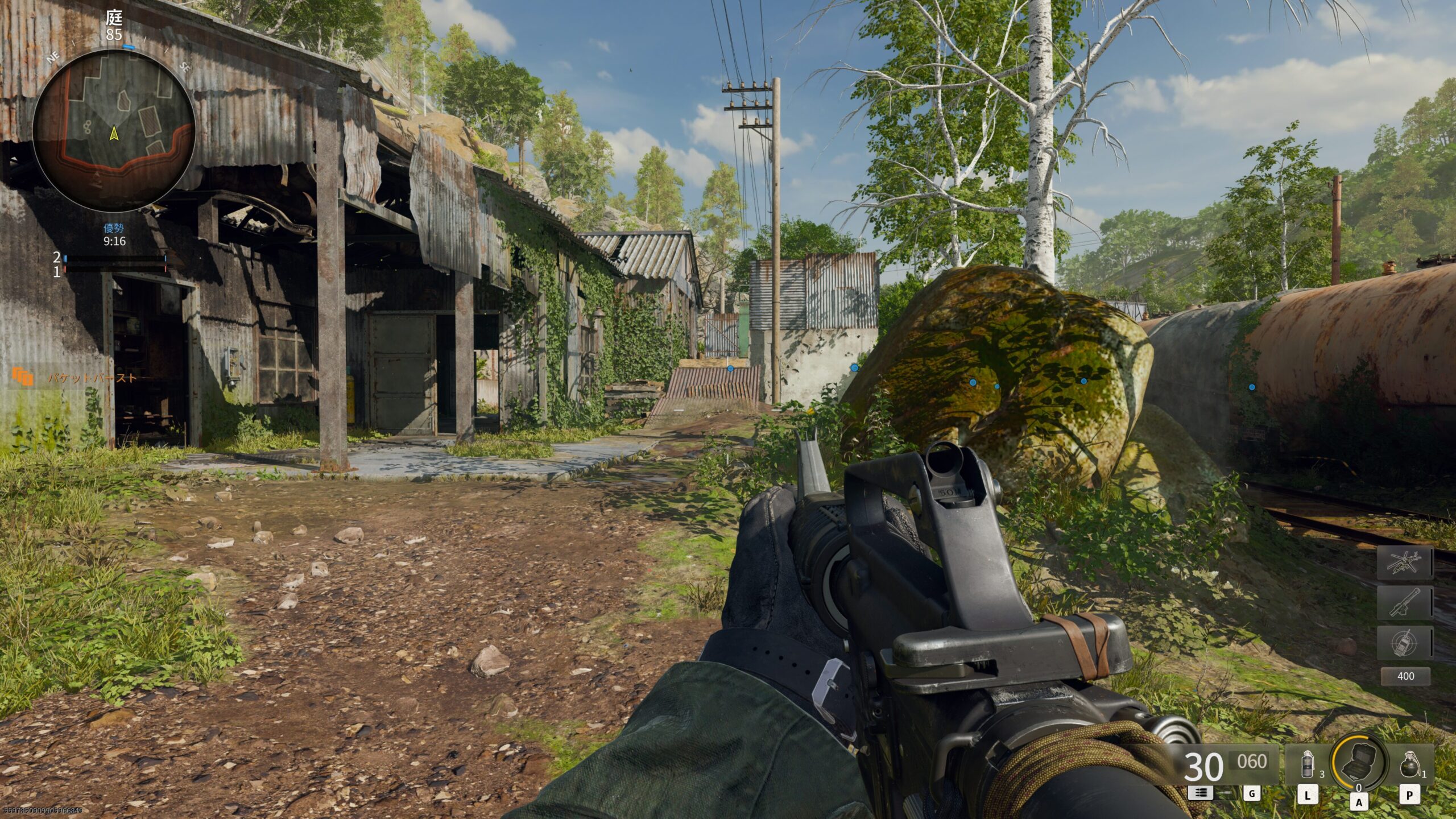This screenshot has width=1456, height=819.
Task: Select the rocket launcher scorestreak
Action: pos(1404,602)
